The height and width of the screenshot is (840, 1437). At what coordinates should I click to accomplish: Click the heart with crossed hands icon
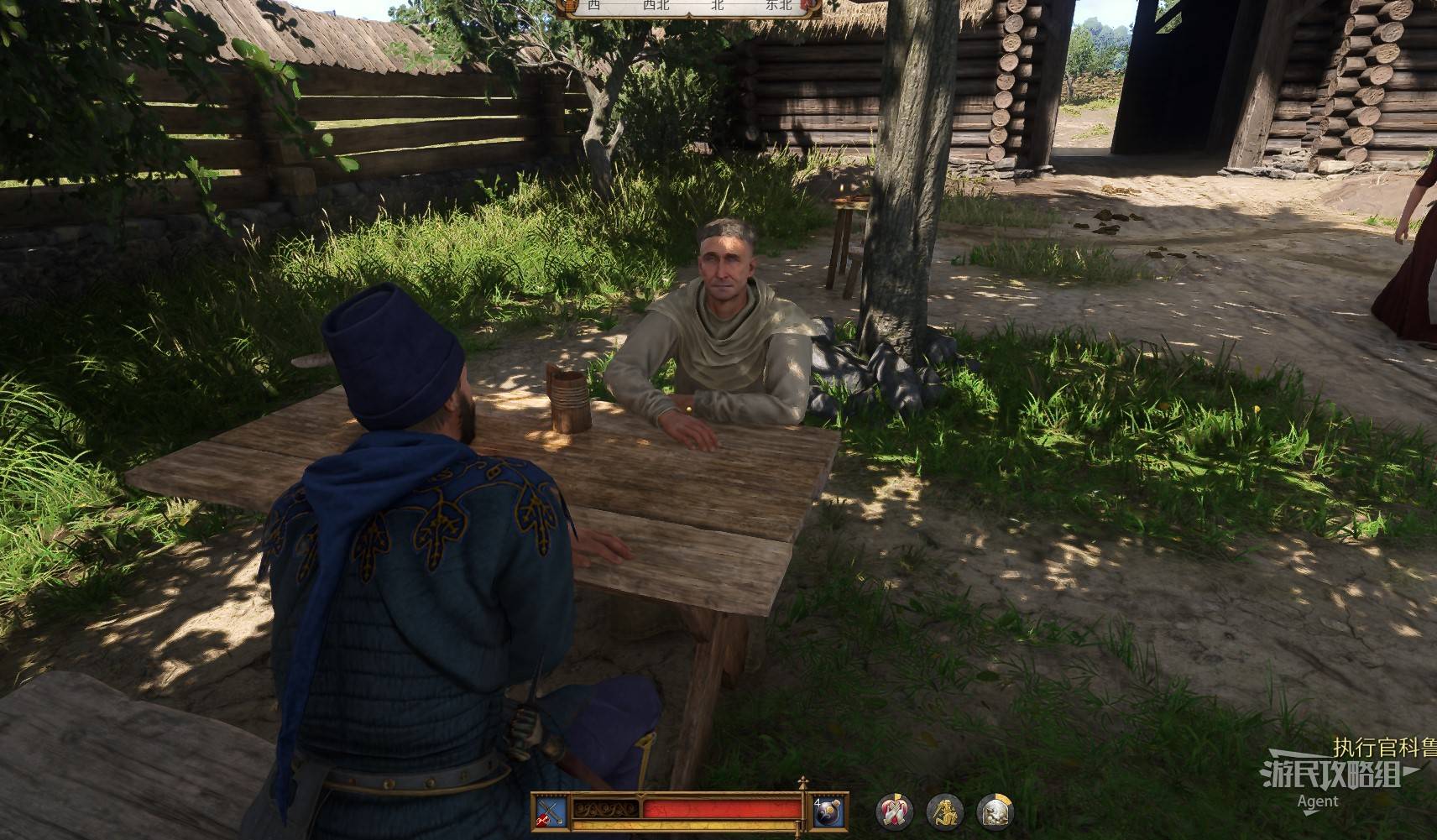[x=894, y=811]
